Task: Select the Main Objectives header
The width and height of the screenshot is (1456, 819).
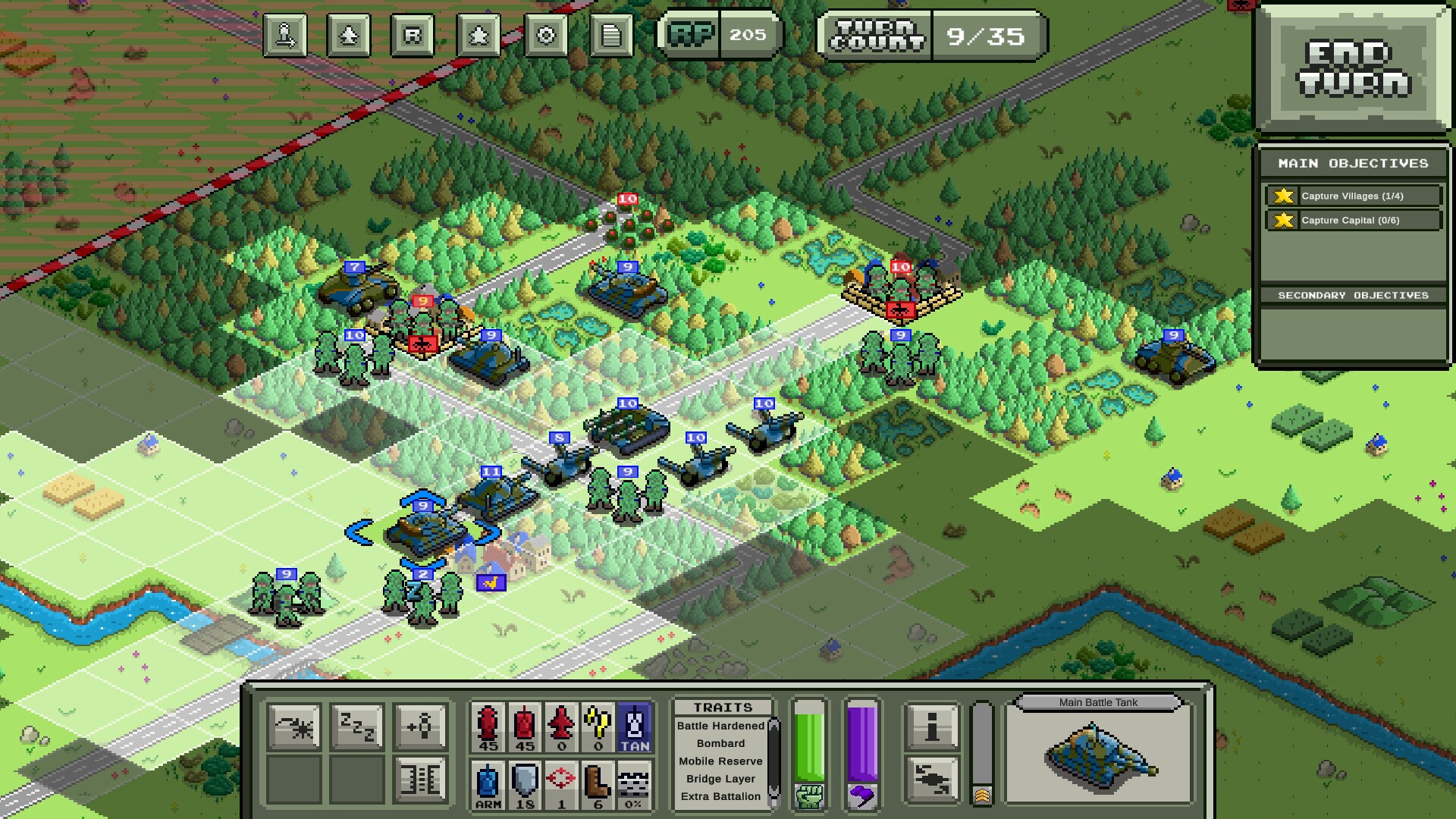Action: click(x=1352, y=162)
